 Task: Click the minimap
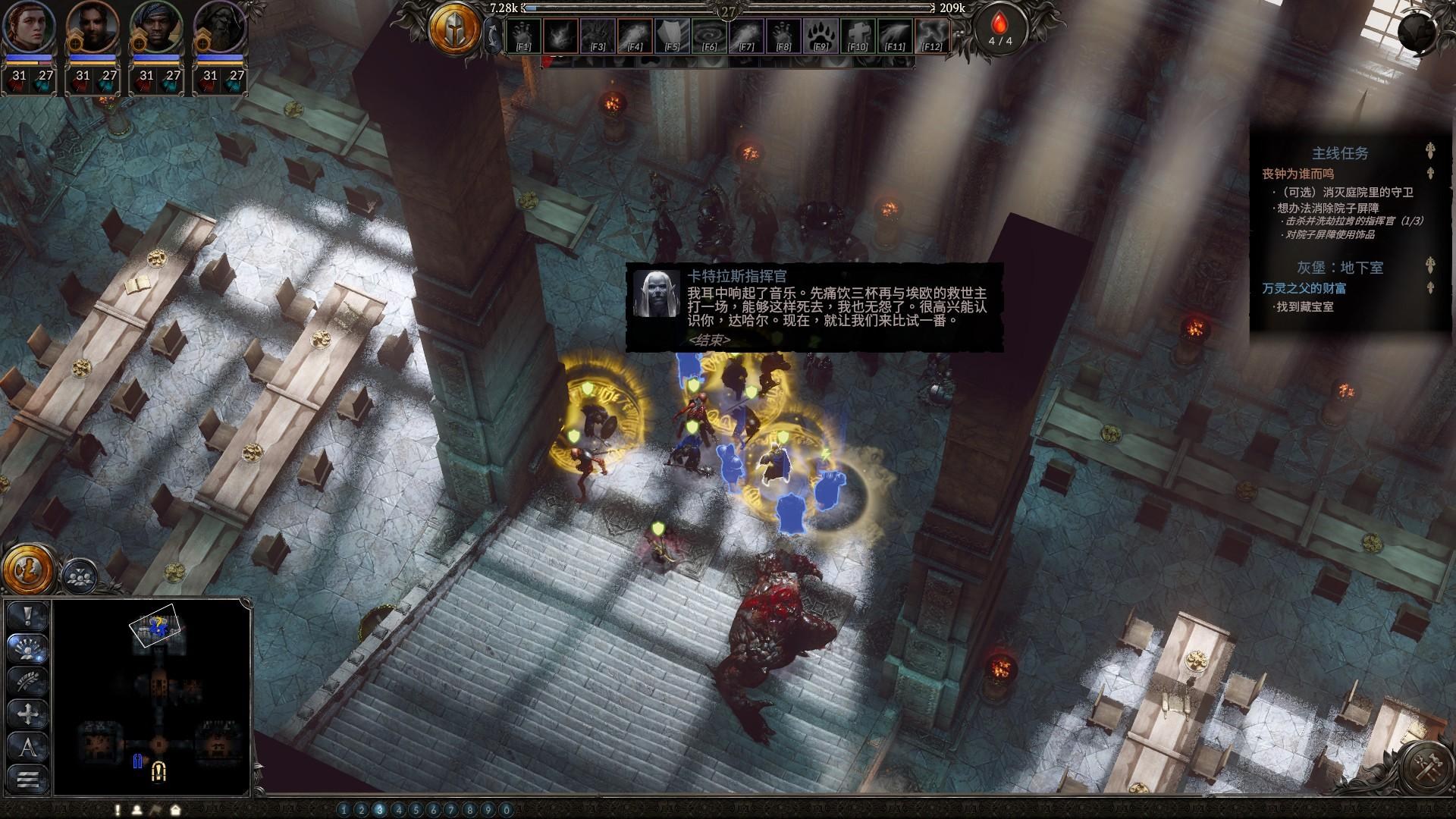click(x=152, y=696)
